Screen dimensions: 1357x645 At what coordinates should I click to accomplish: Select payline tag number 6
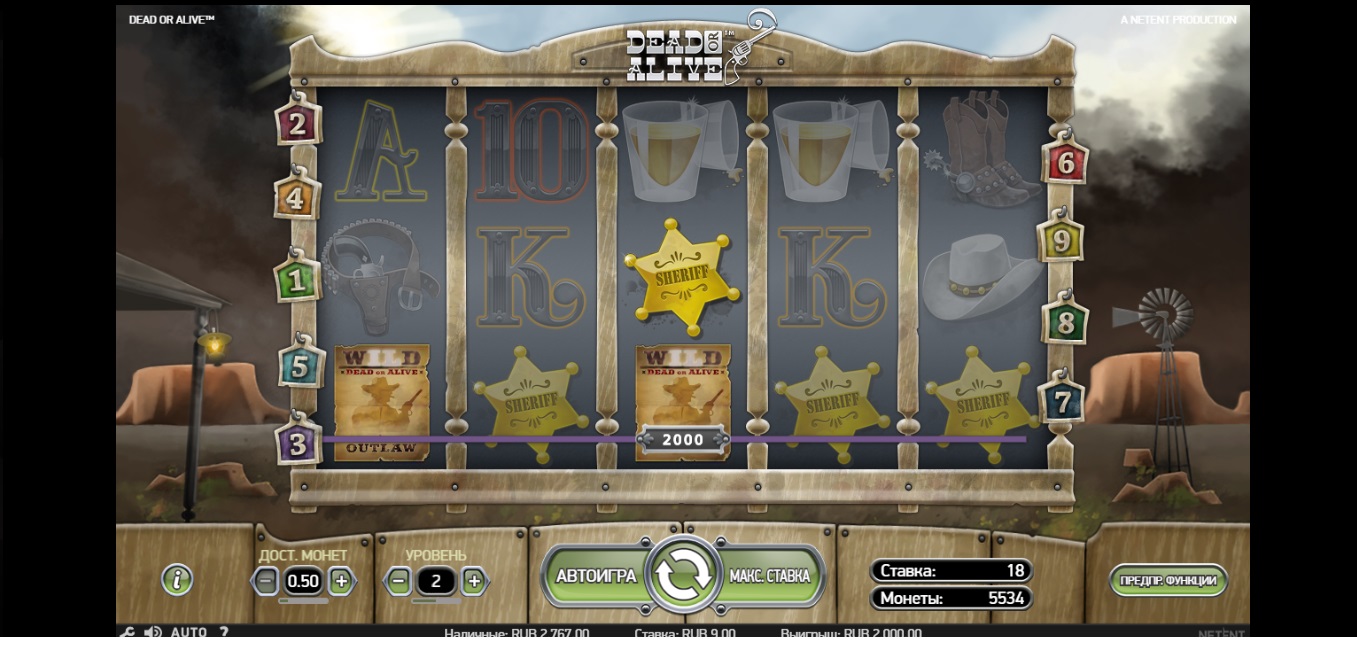1065,163
